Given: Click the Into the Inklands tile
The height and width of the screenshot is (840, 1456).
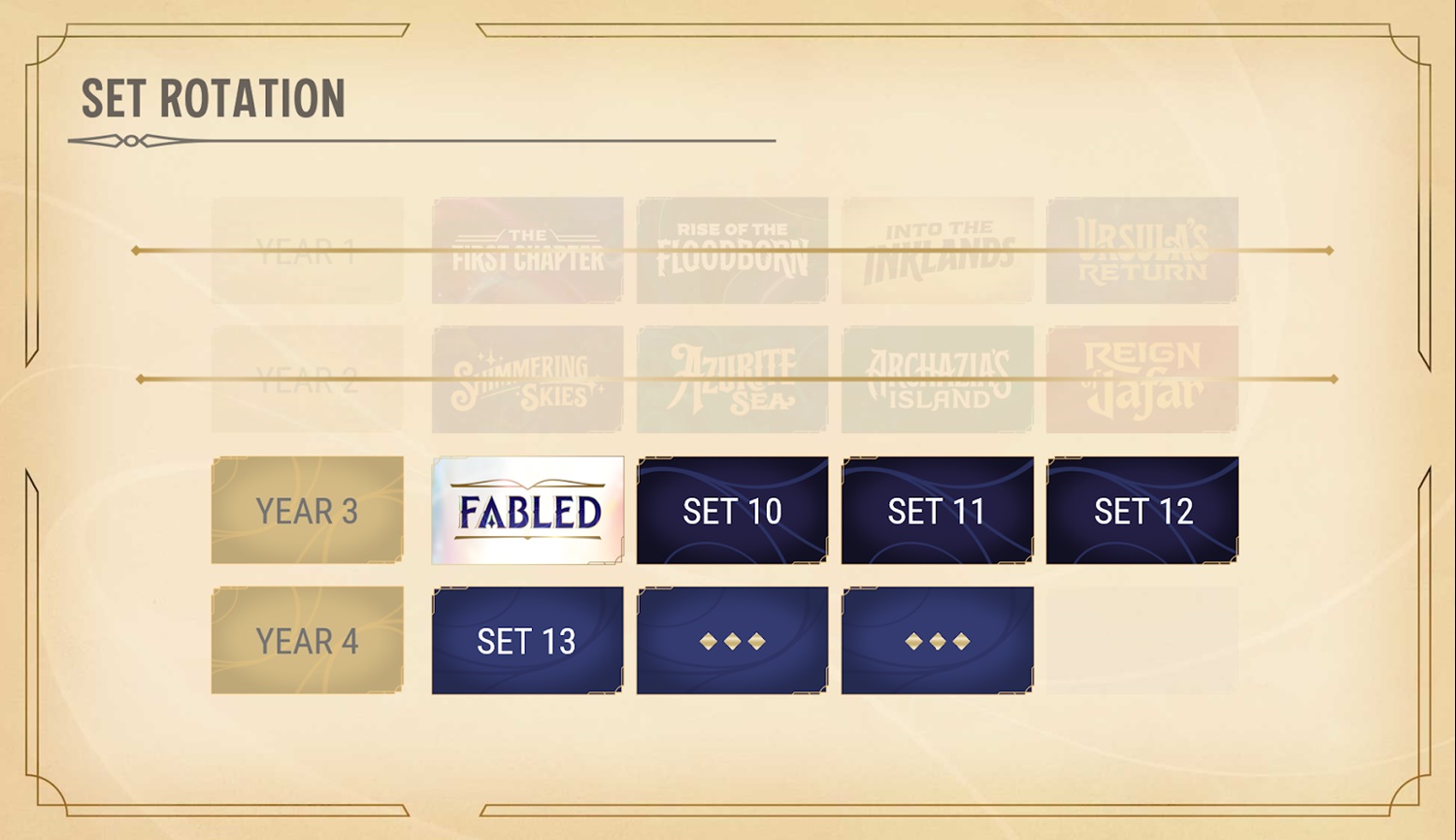Looking at the screenshot, I should point(937,251).
